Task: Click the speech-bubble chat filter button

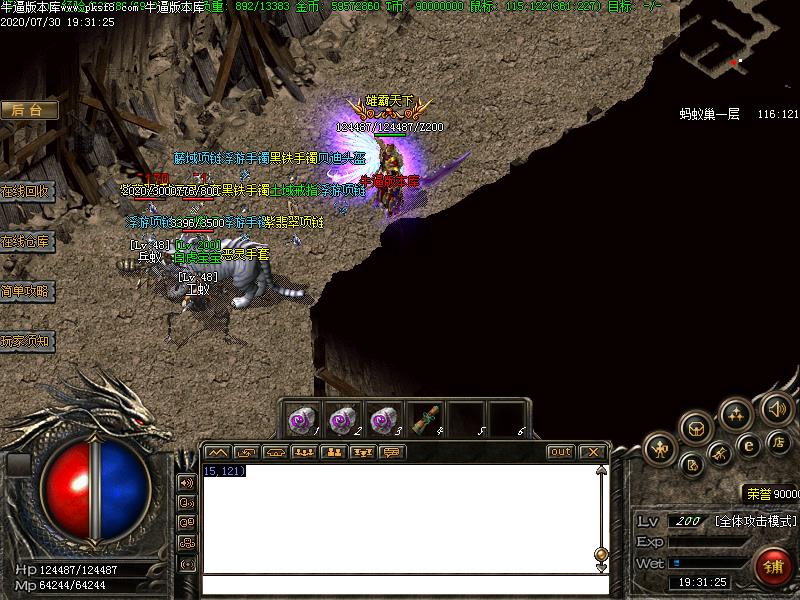Action: [391, 452]
